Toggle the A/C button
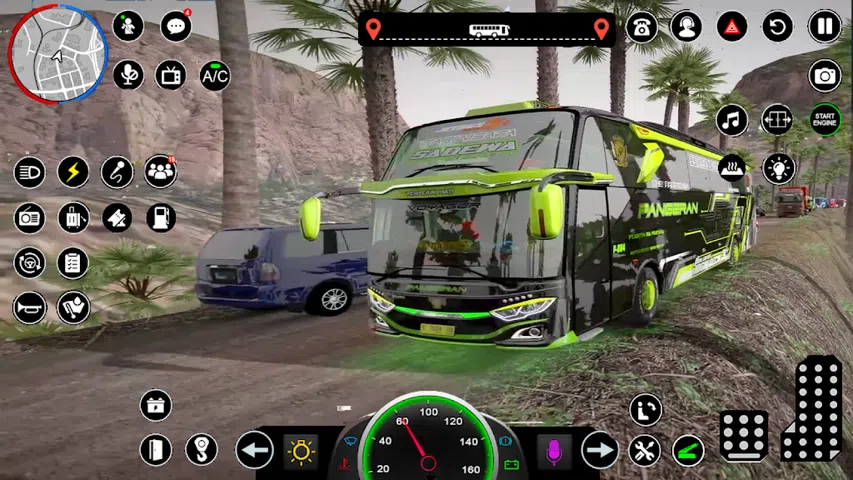Image resolution: width=853 pixels, height=480 pixels. (x=215, y=75)
